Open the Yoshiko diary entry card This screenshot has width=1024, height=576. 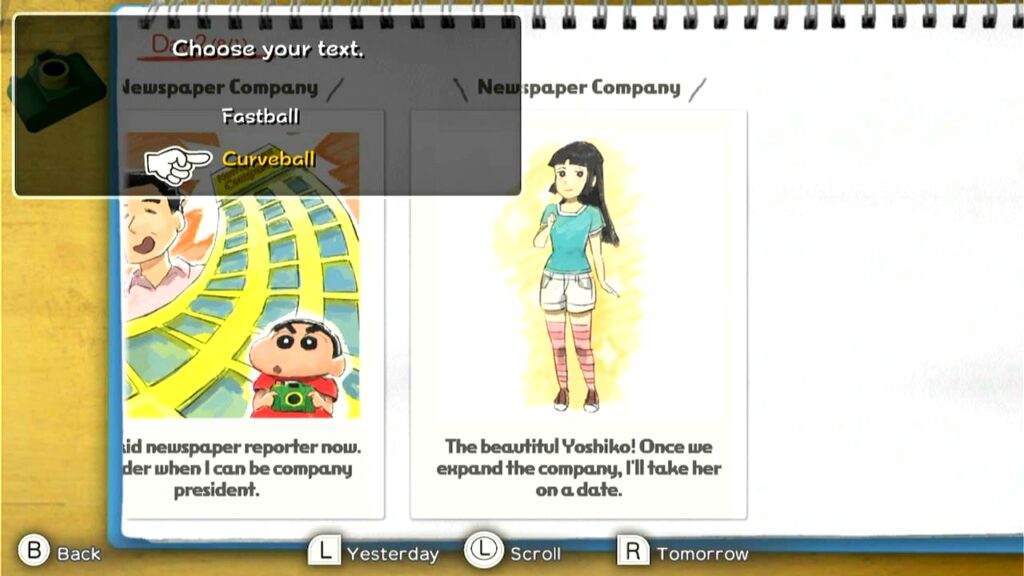pyautogui.click(x=578, y=313)
